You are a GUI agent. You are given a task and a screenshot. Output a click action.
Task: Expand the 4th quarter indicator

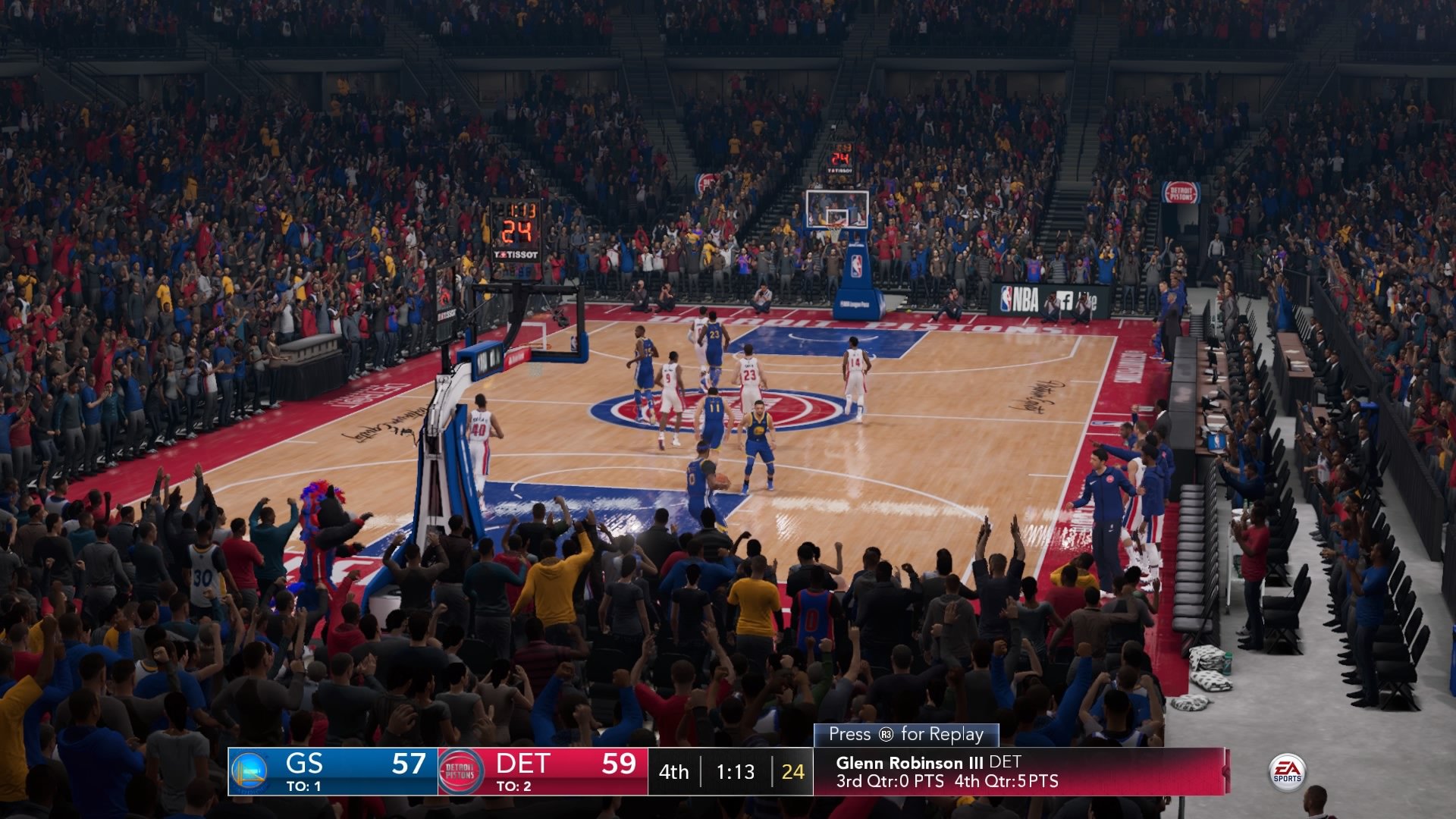click(x=673, y=771)
